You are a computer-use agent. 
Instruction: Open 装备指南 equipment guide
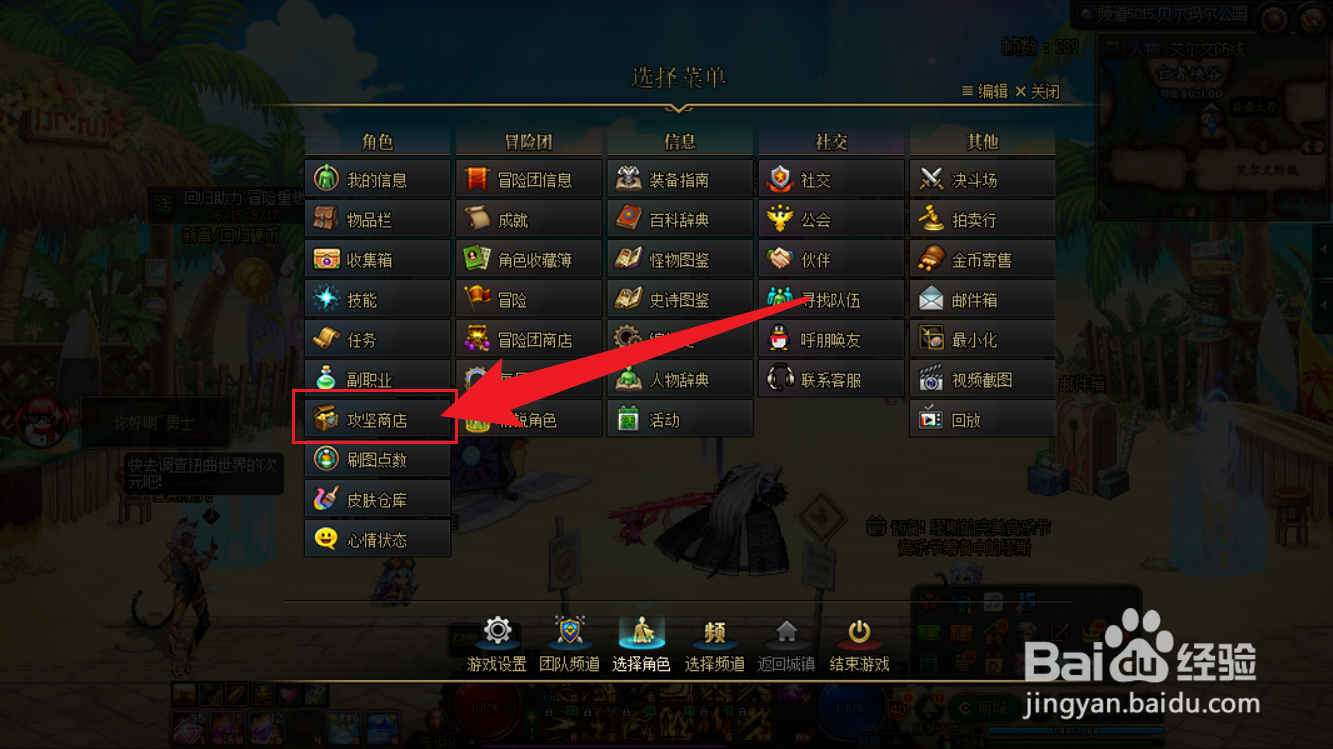coord(679,178)
